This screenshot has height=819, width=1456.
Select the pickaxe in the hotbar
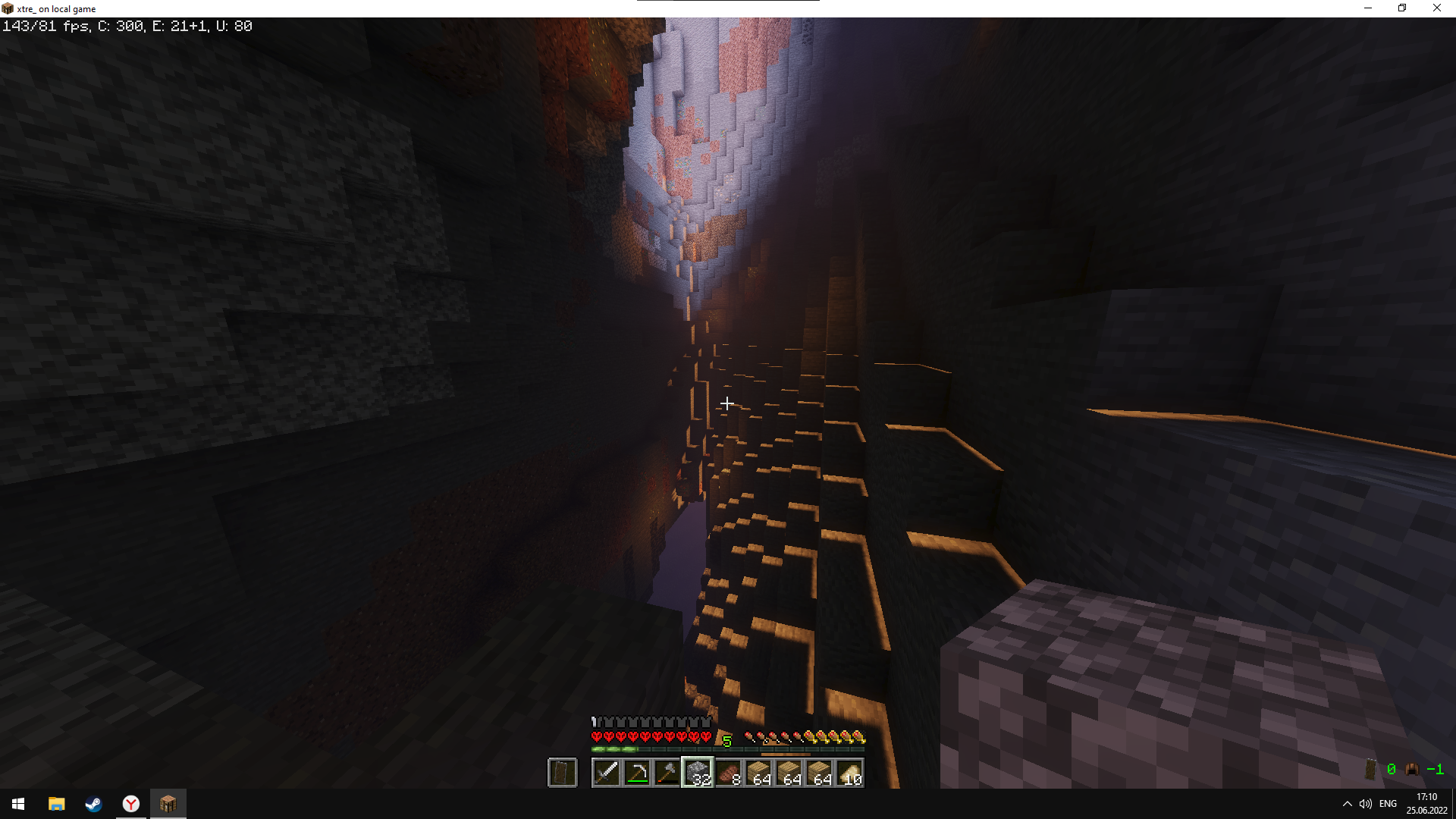point(636,771)
